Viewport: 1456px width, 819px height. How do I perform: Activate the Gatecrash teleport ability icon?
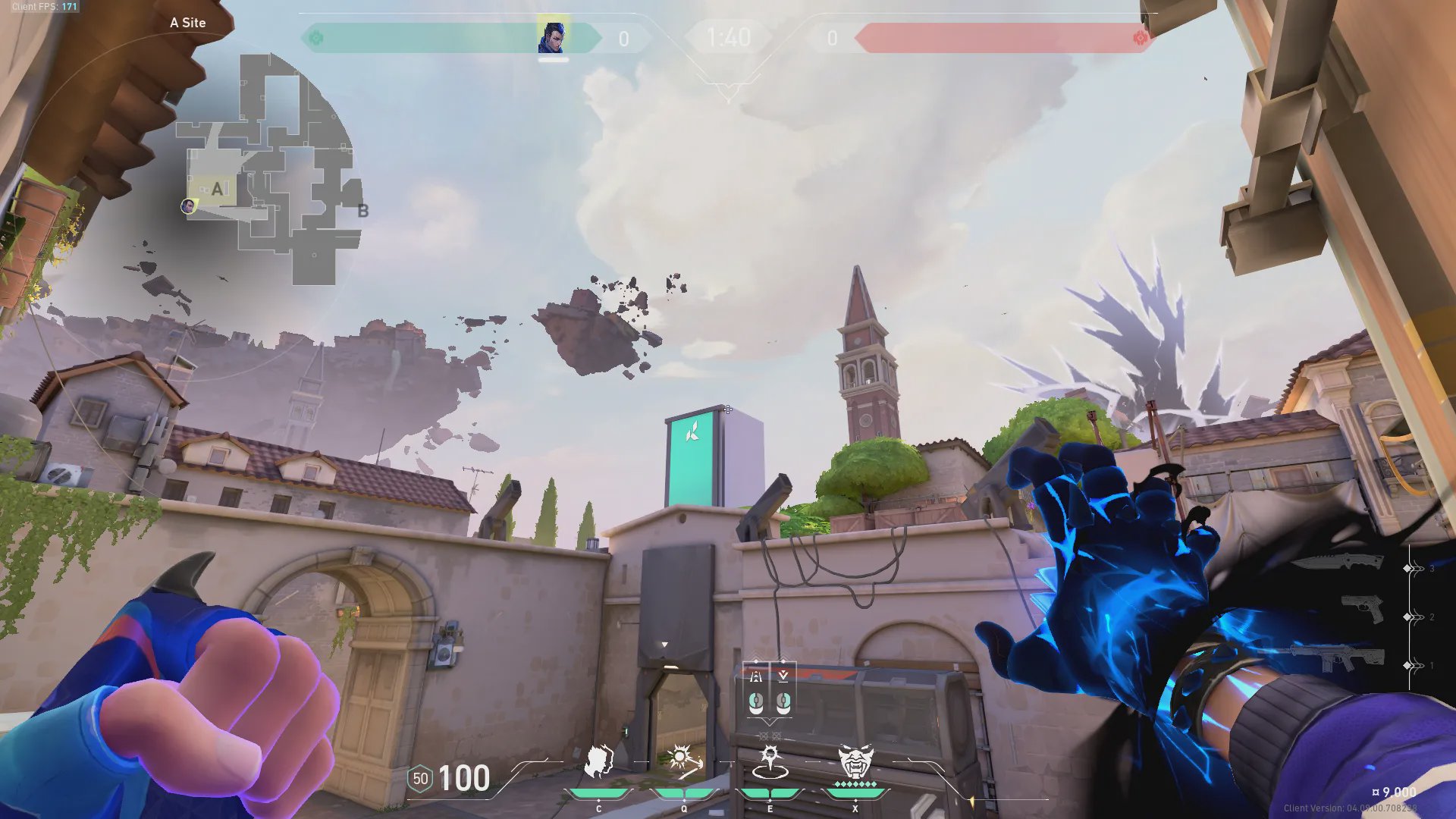click(x=770, y=761)
